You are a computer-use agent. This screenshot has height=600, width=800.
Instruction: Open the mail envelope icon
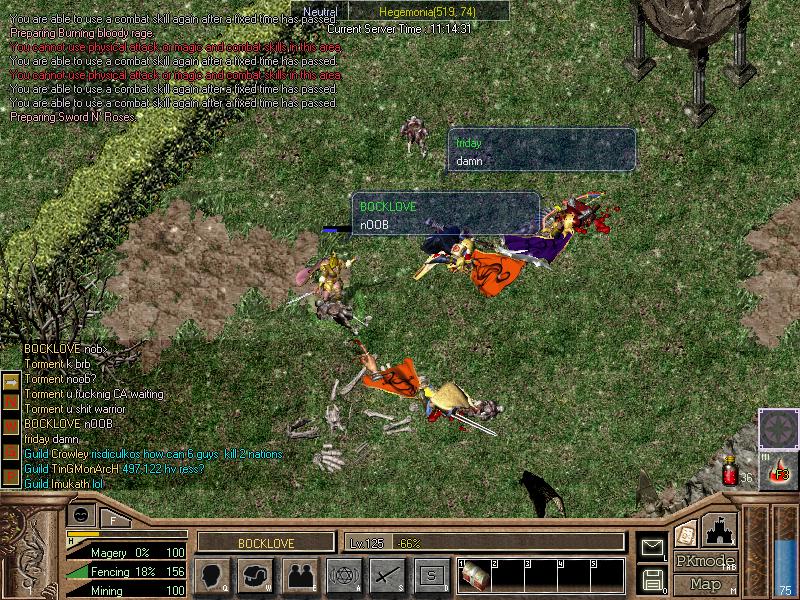click(652, 546)
